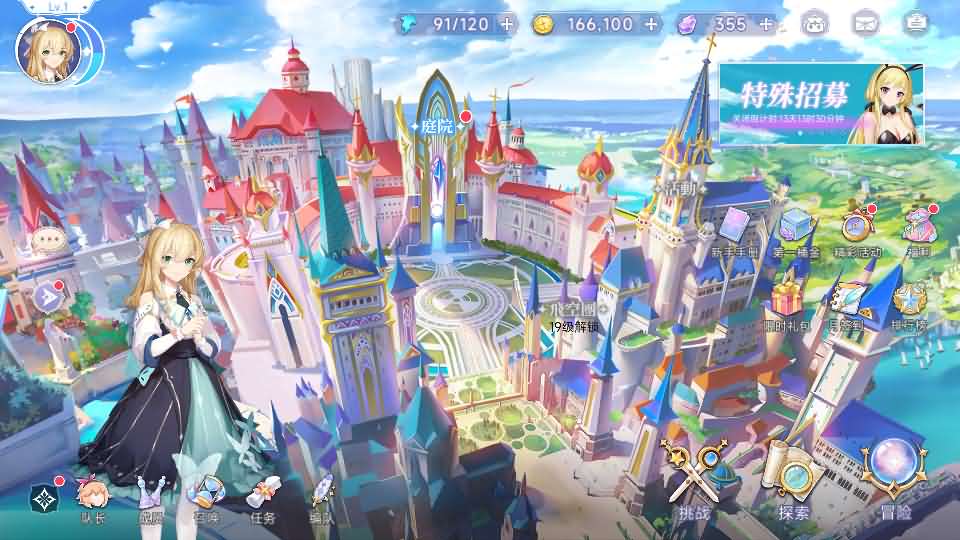Viewport: 960px width, 540px height.
Task: Enter the 庭院 courtyard
Action: (437, 128)
